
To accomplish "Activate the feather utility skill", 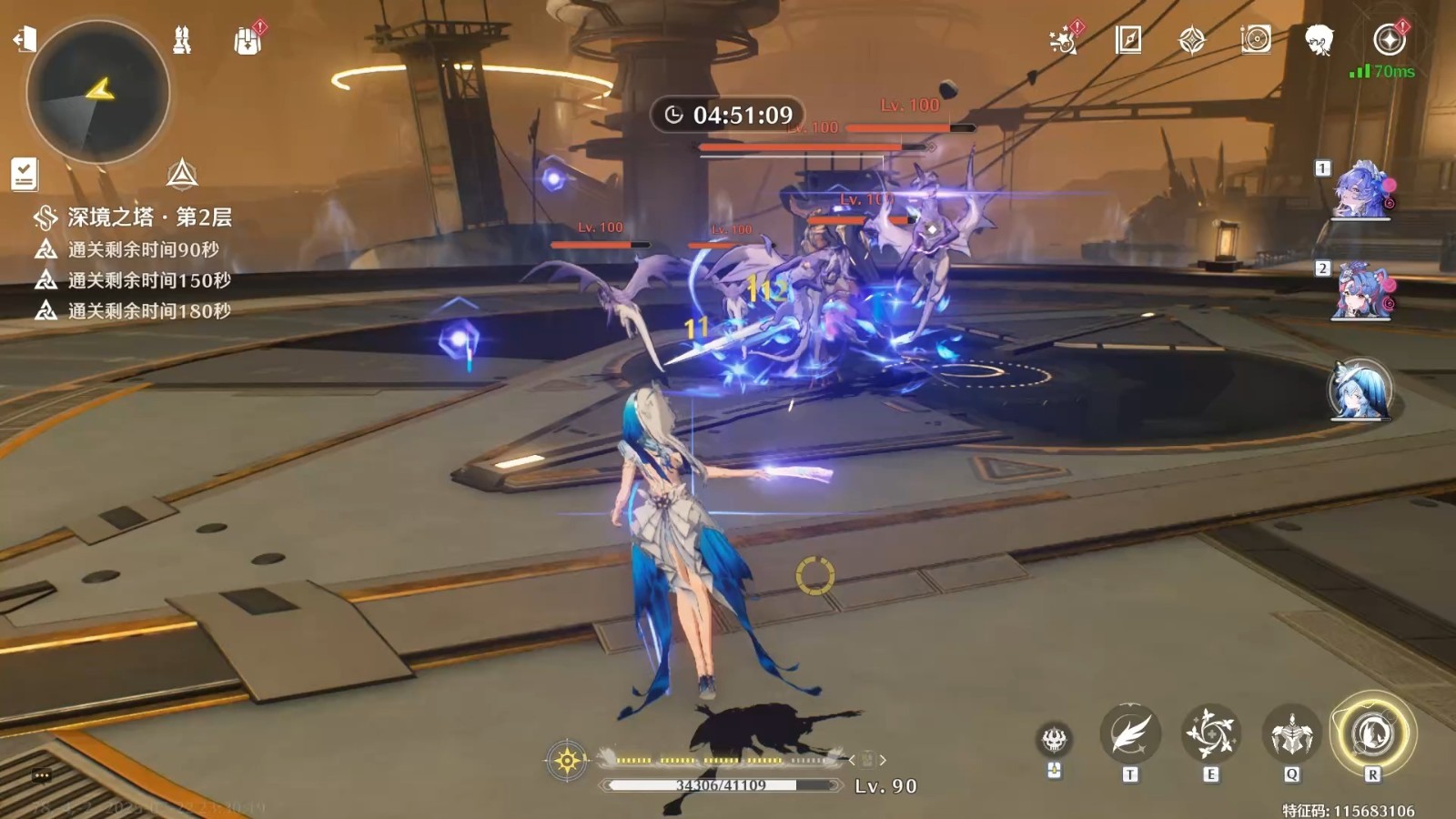I will (1130, 735).
